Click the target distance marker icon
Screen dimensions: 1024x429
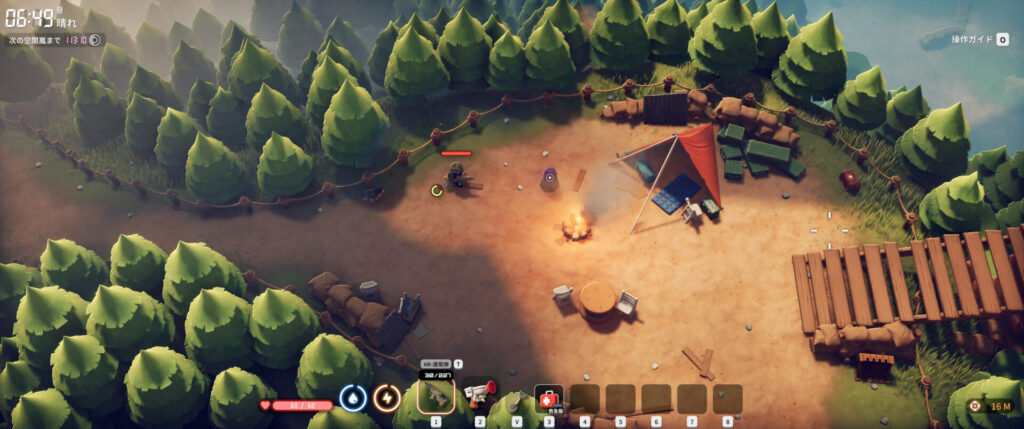pos(975,406)
